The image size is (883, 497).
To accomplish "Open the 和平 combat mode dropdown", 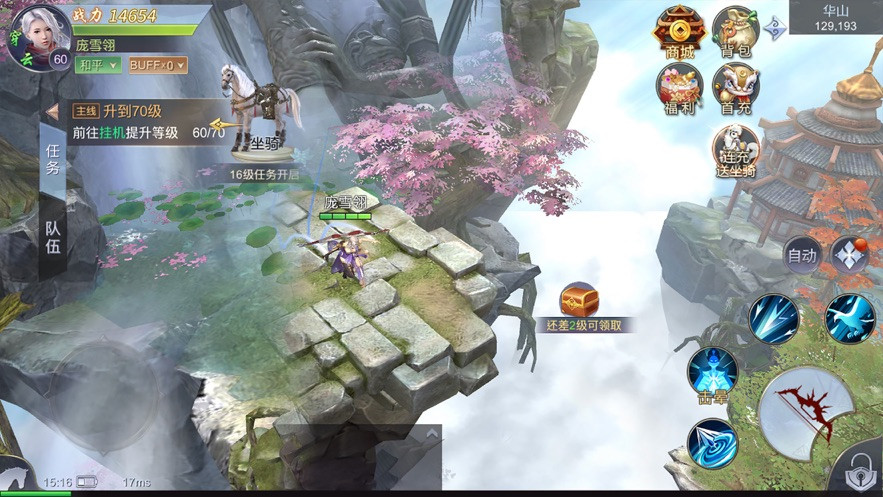I will (98, 65).
